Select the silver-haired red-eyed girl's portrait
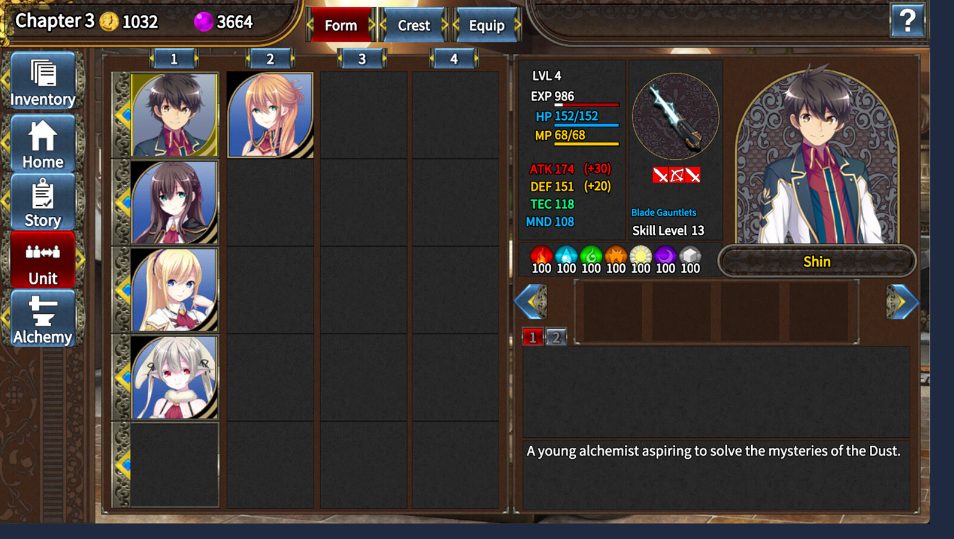Viewport: 954px width, 539px height. point(174,377)
